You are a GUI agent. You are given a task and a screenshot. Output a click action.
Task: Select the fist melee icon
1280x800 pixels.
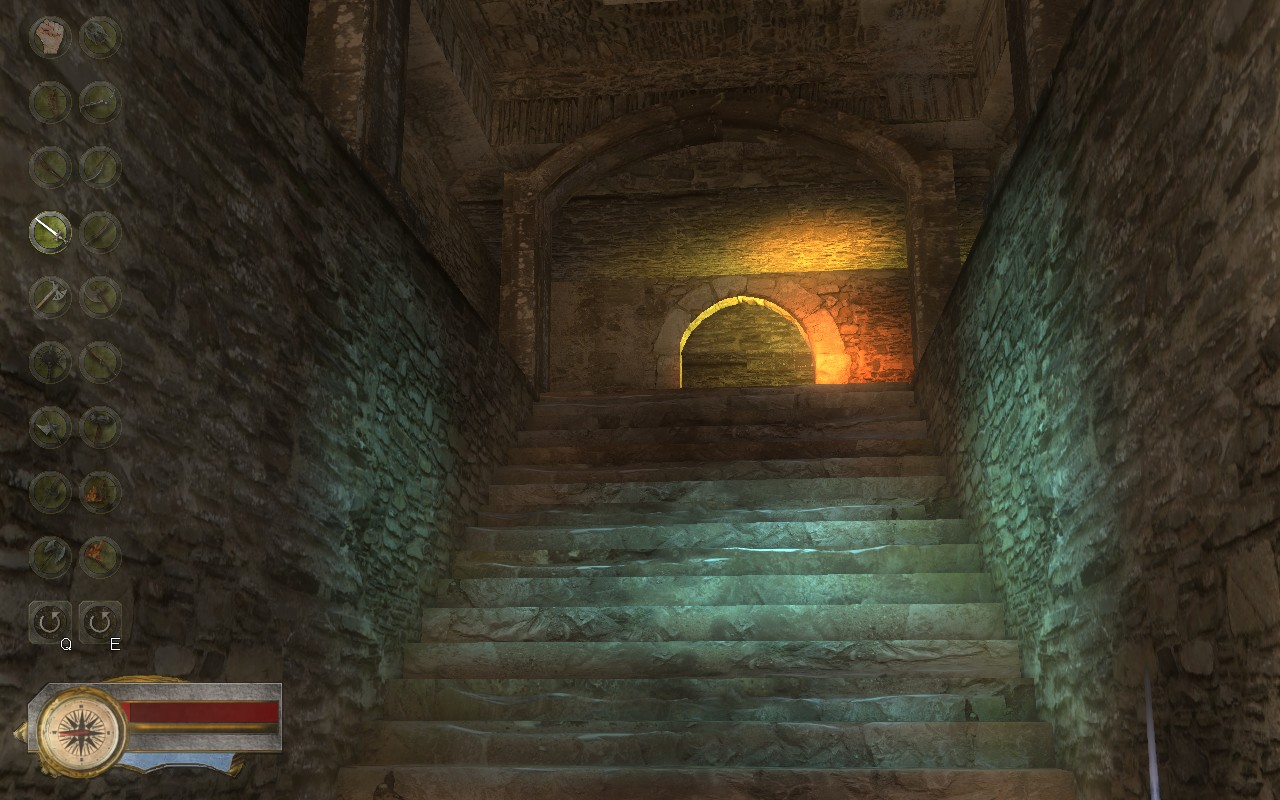click(50, 35)
